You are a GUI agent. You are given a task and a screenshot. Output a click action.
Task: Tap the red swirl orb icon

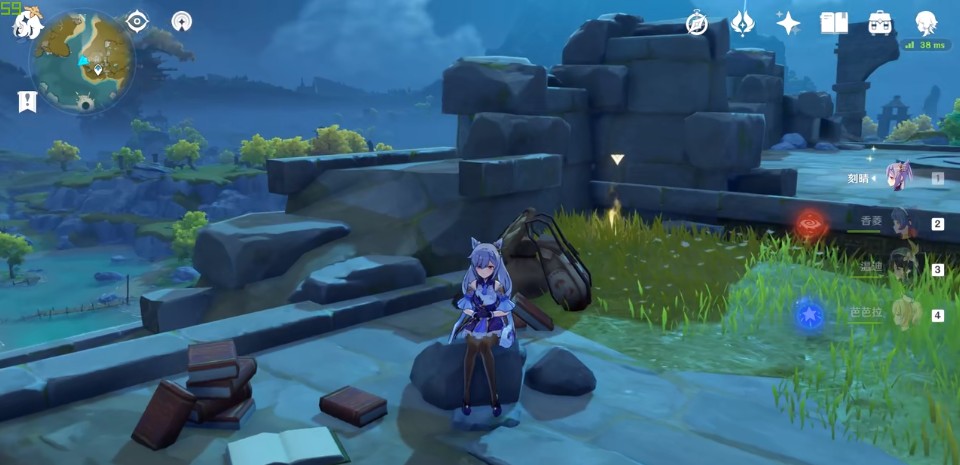811,224
